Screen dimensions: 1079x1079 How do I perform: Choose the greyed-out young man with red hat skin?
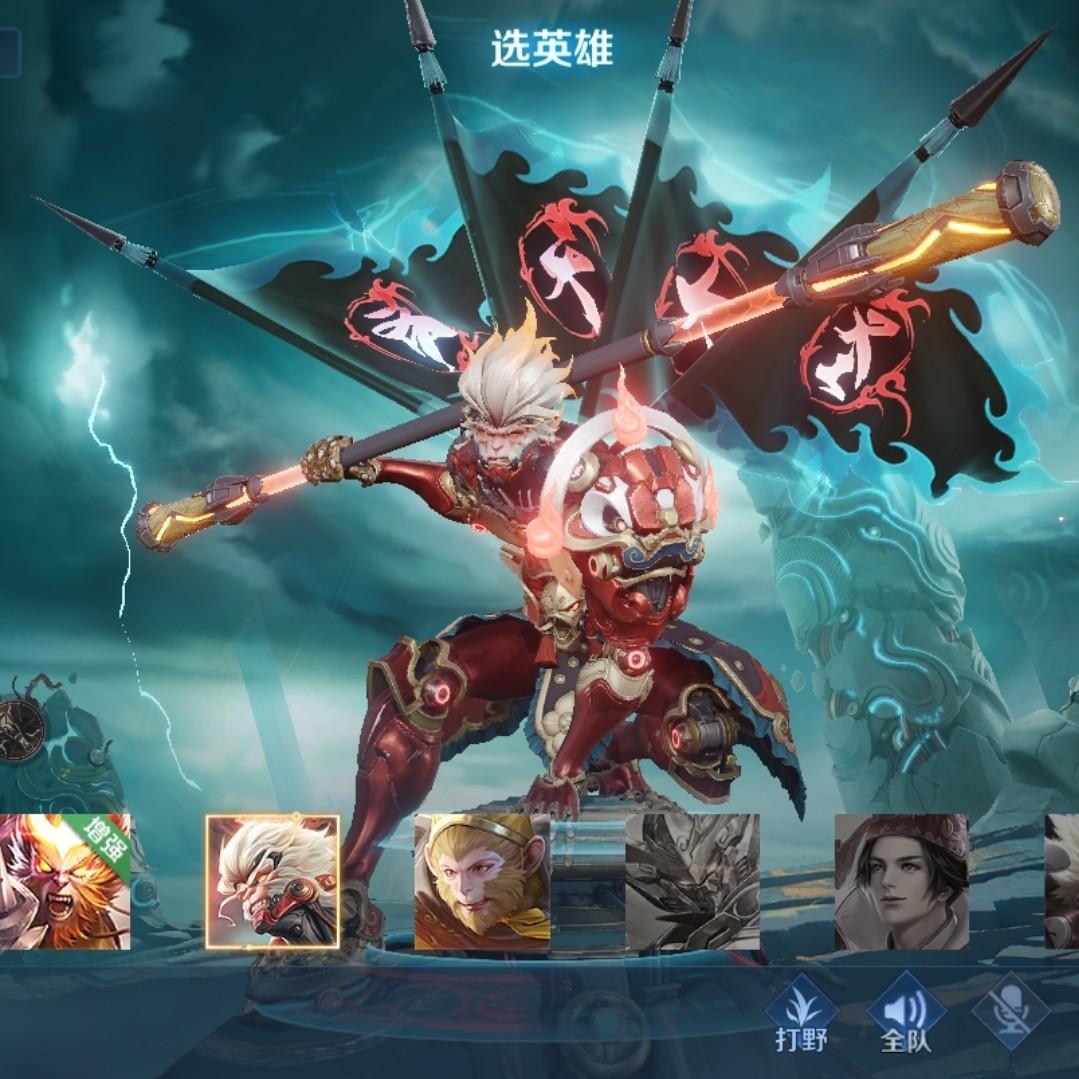coord(901,882)
